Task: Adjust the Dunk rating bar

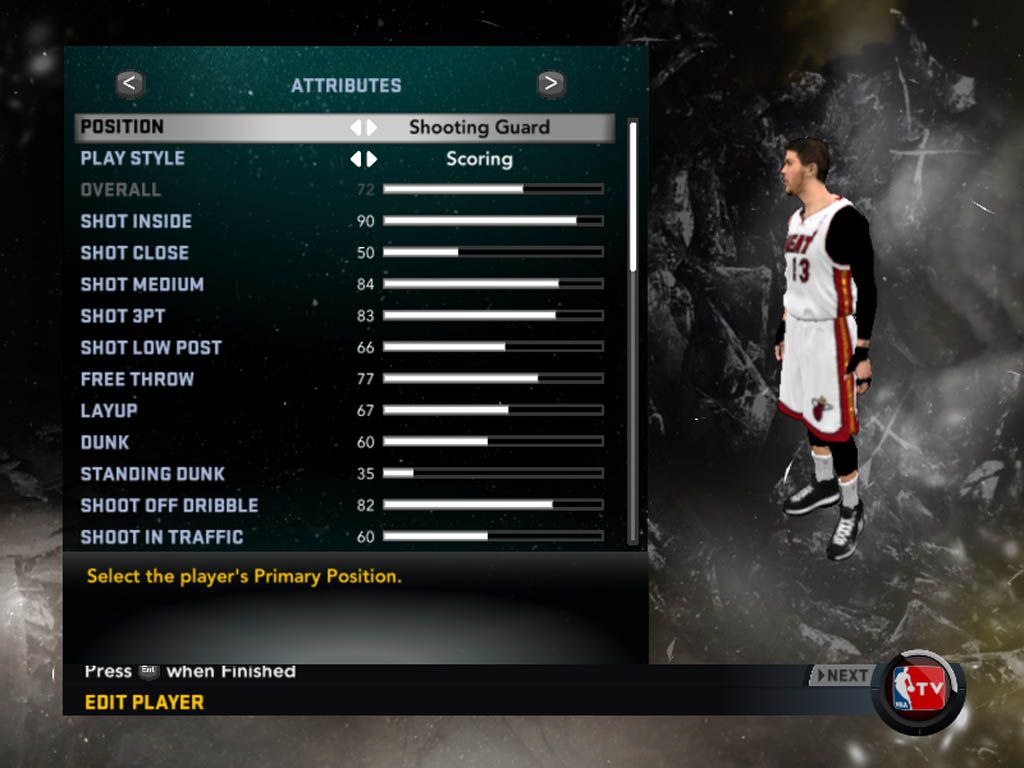Action: [492, 442]
